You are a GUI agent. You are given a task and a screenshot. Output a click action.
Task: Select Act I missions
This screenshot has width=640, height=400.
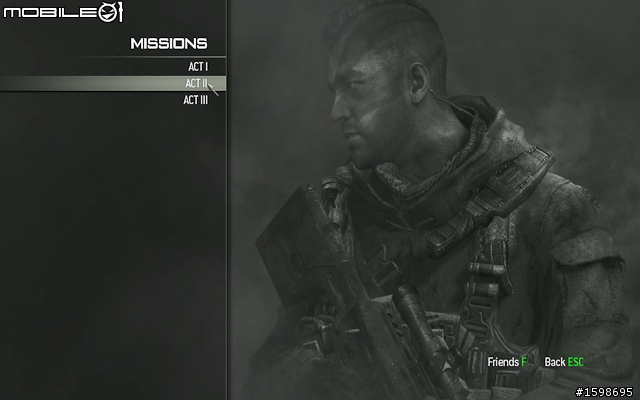click(x=197, y=67)
